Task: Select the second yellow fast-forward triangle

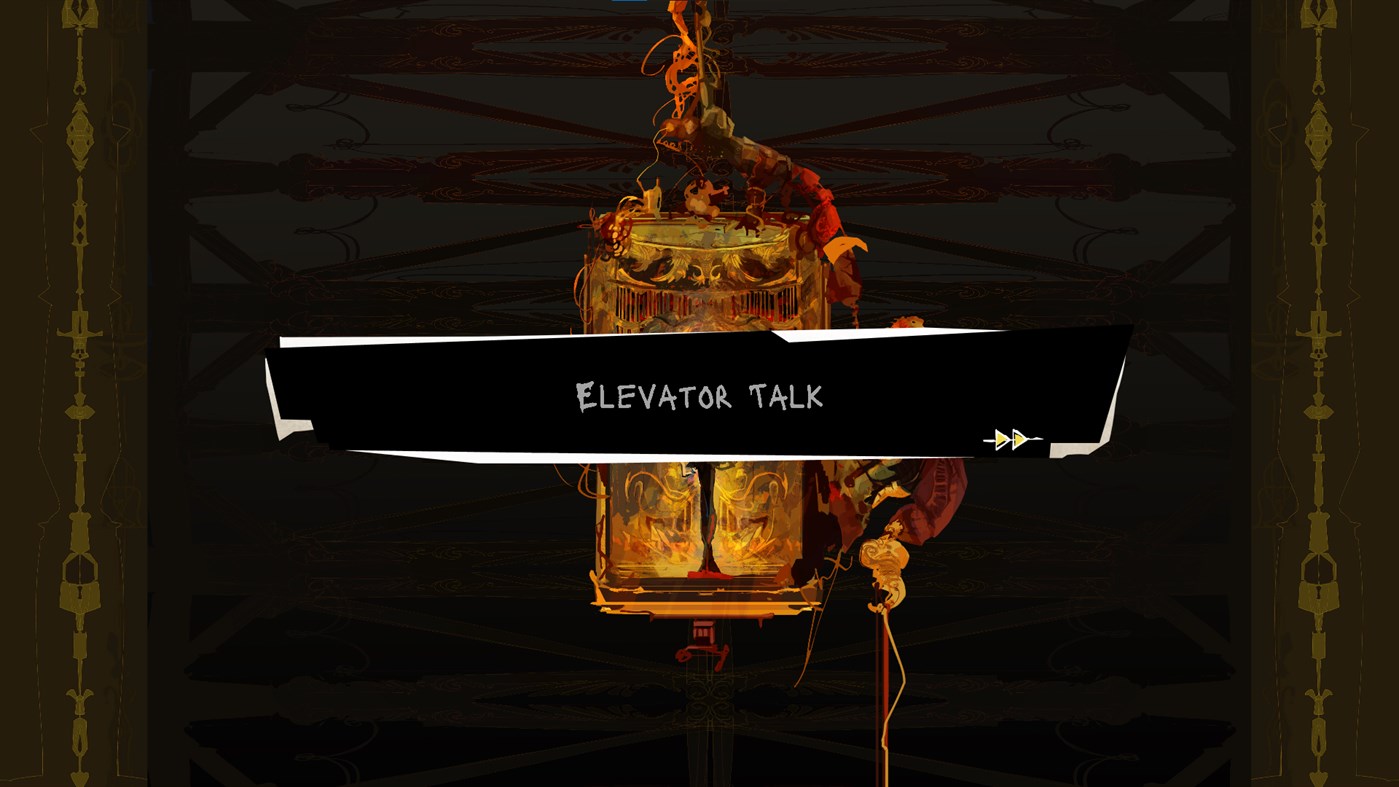Action: tap(1019, 437)
